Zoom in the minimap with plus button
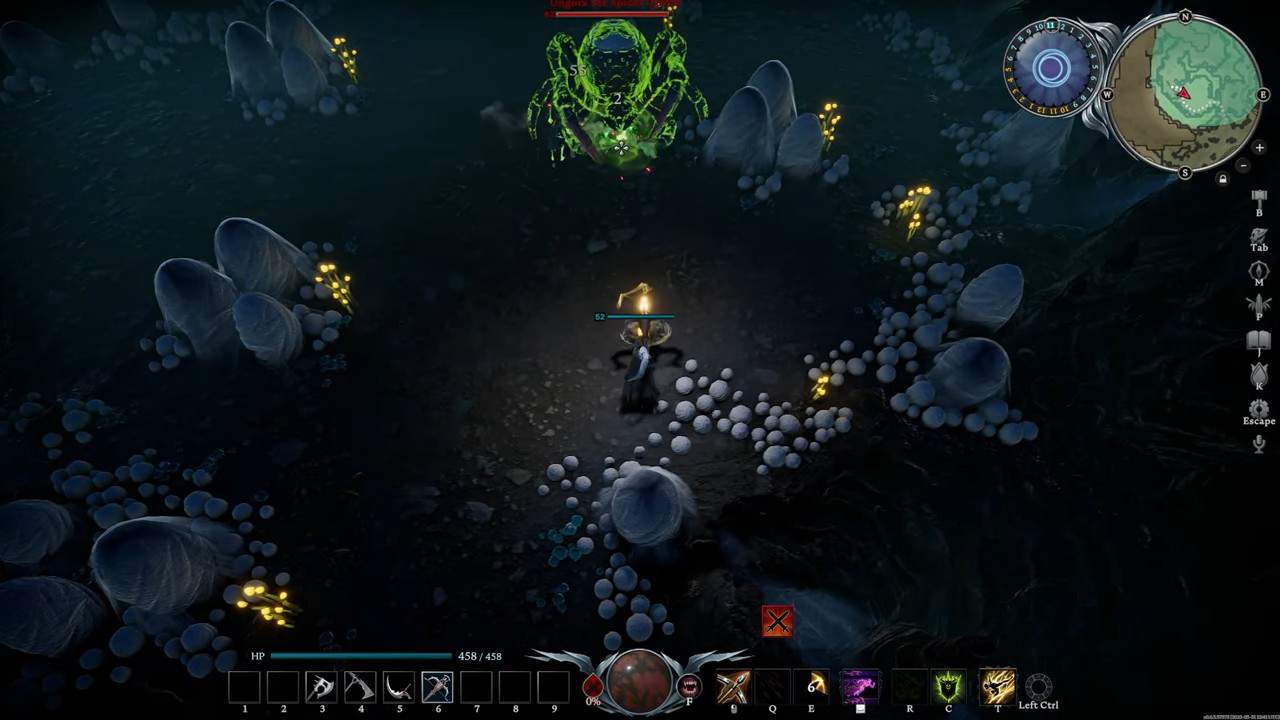1280x720 pixels. pyautogui.click(x=1259, y=148)
